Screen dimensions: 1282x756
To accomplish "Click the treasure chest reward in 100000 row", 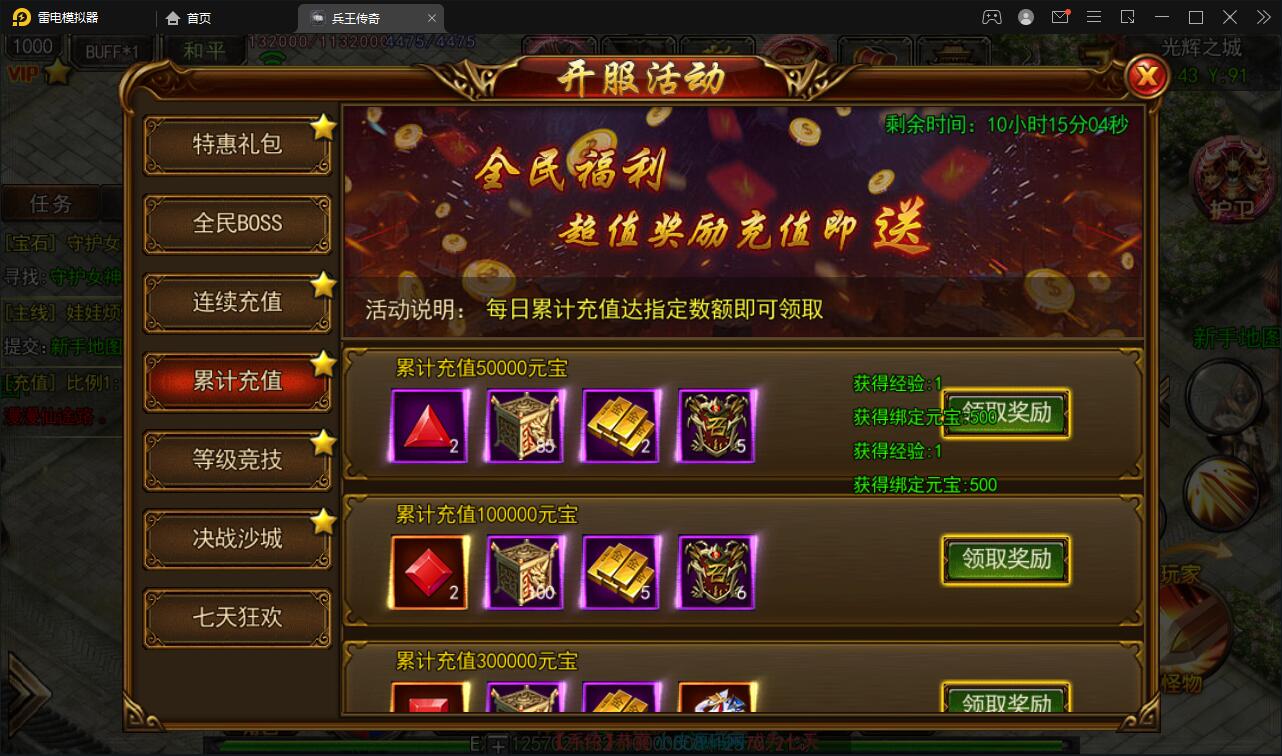I will pyautogui.click(x=524, y=572).
